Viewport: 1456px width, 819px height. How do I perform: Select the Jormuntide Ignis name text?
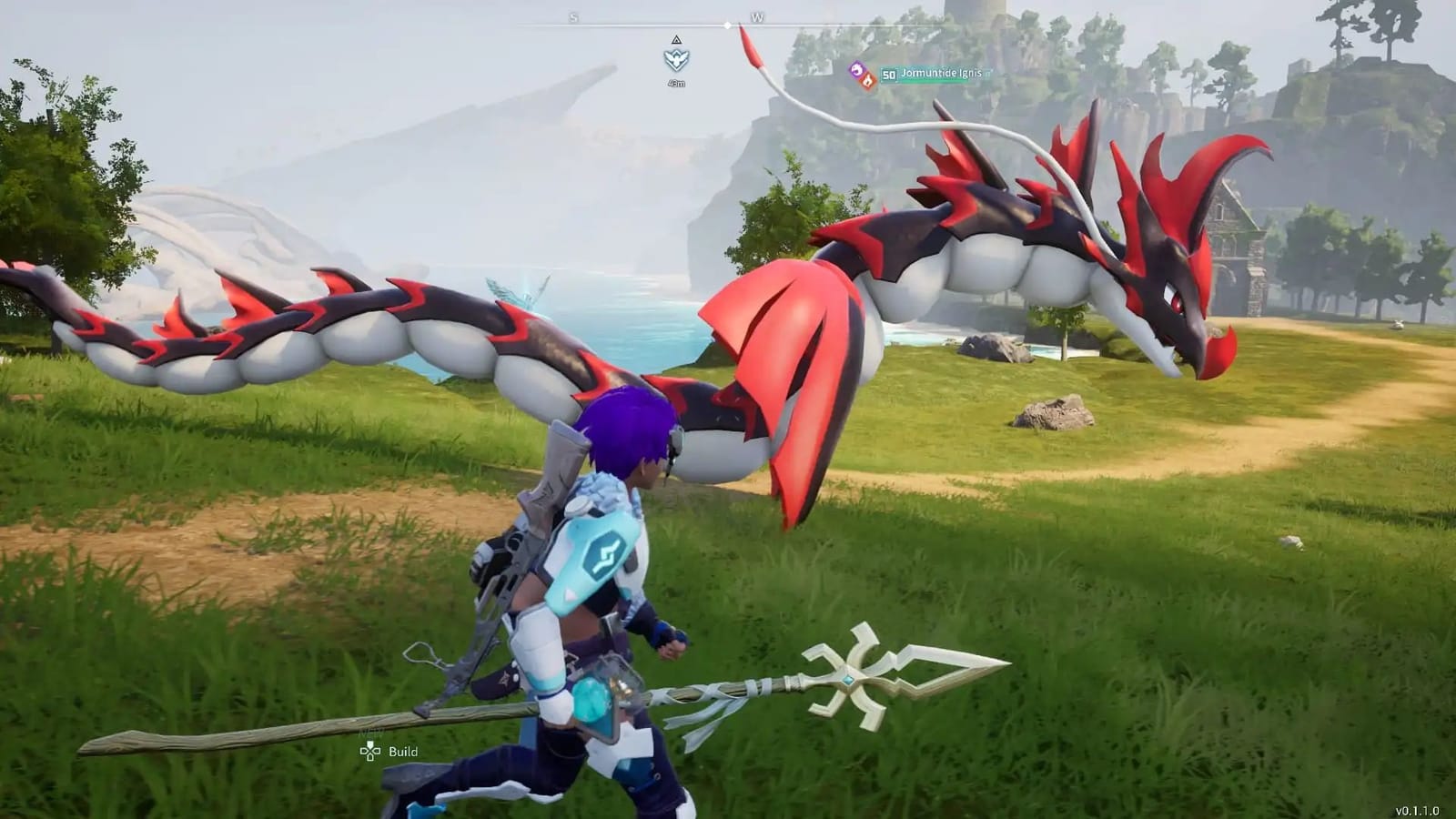941,74
